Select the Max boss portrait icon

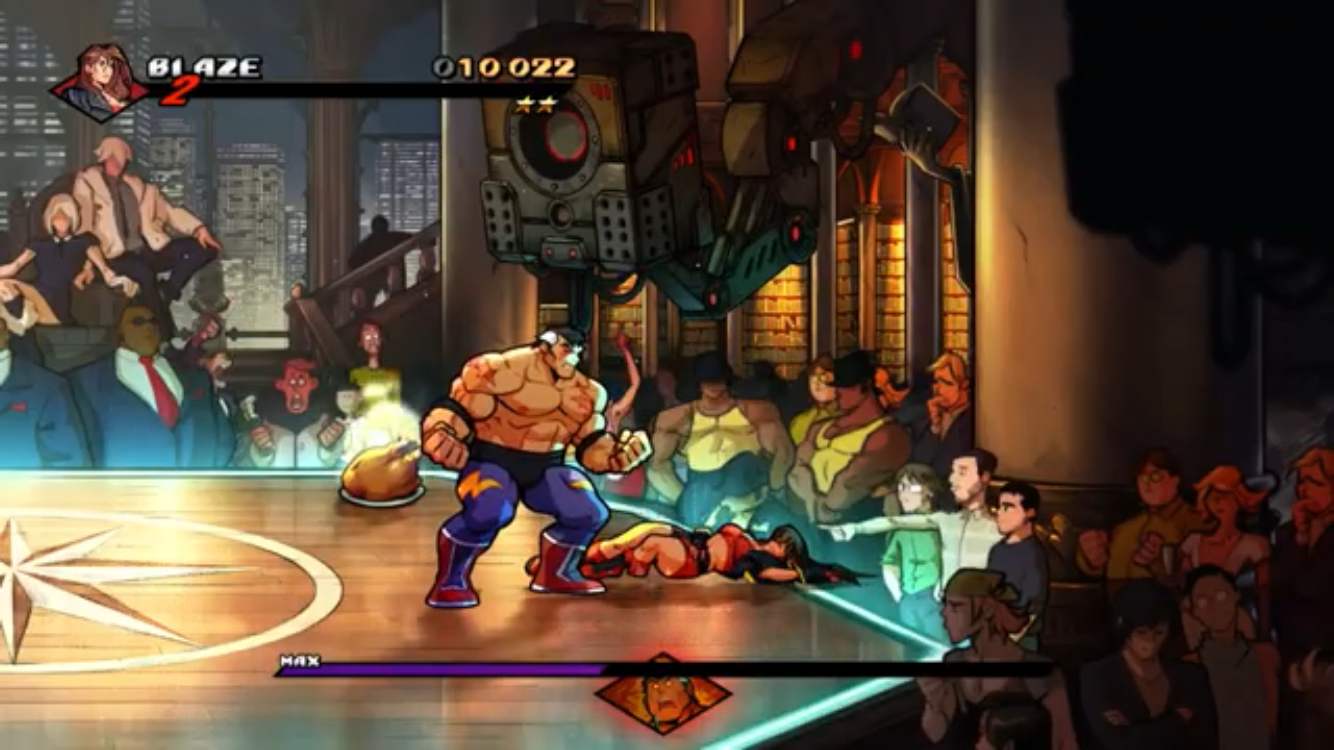(663, 692)
